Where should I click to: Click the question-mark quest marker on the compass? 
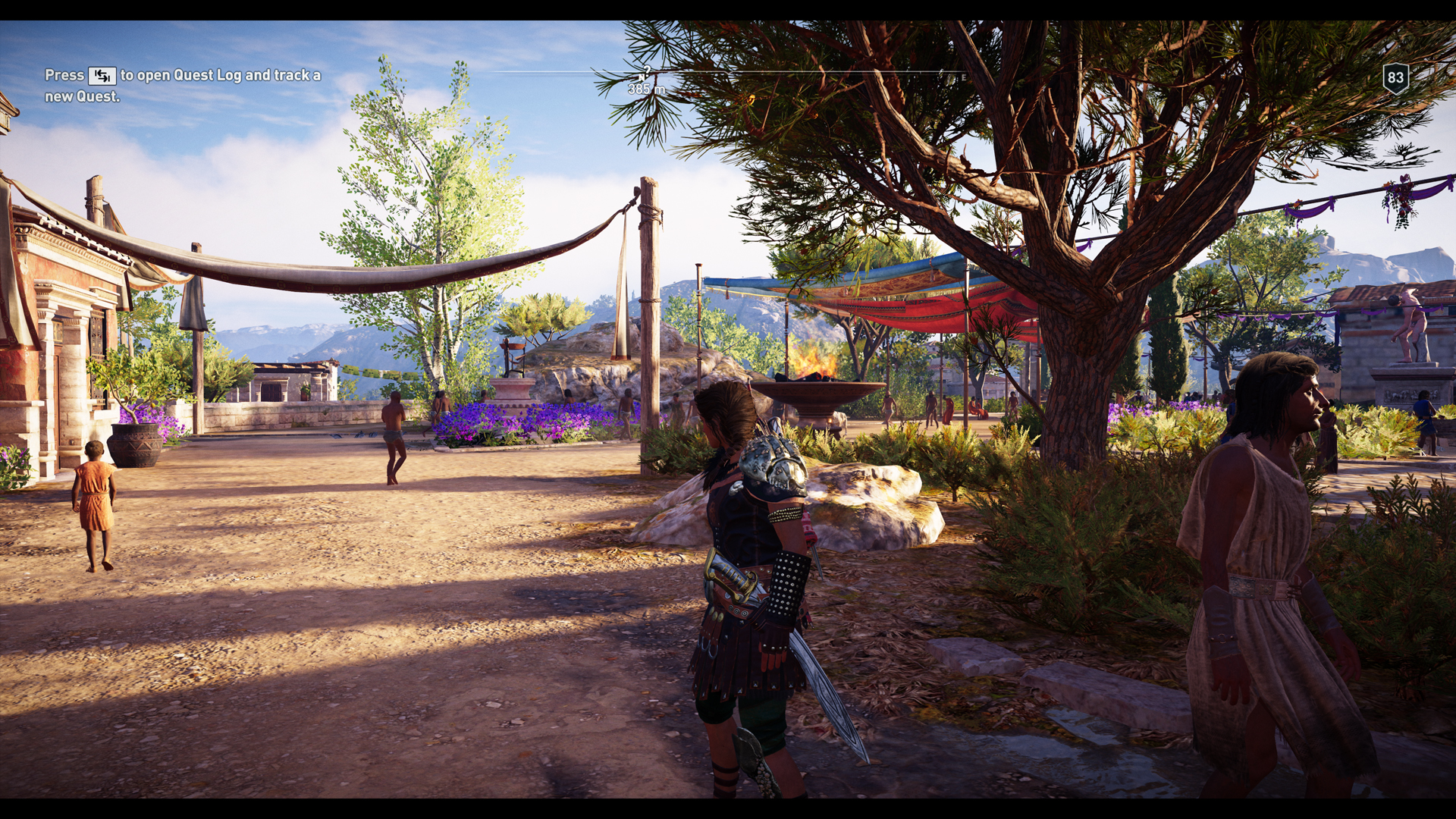pos(647,70)
